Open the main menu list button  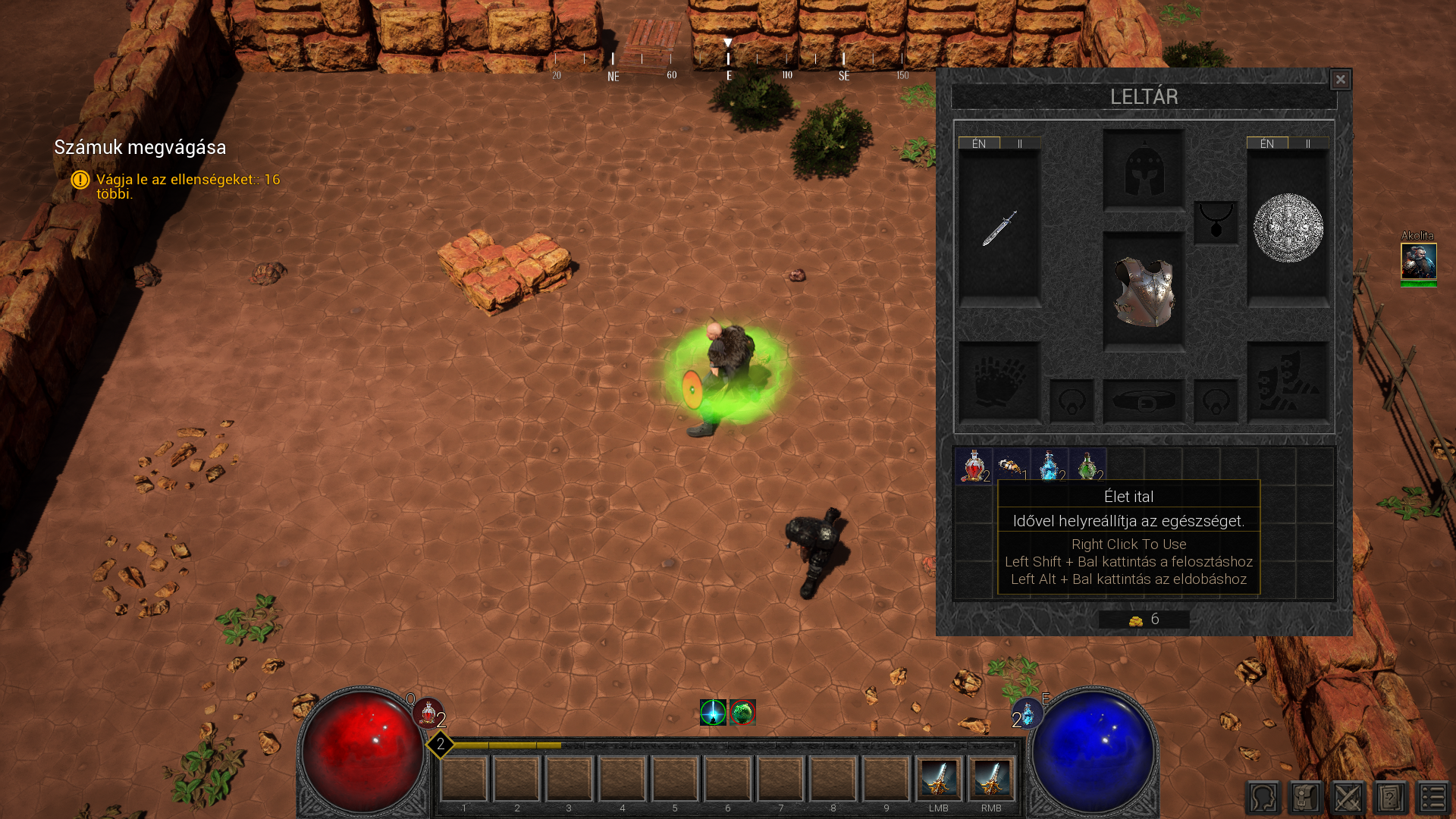pos(1432,798)
